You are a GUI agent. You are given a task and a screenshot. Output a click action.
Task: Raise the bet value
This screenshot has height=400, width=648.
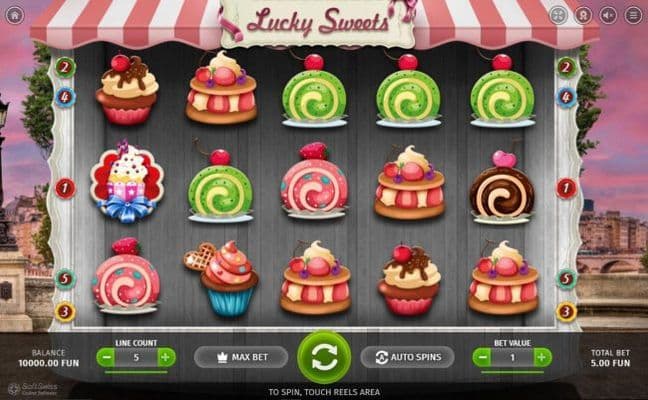coord(542,357)
